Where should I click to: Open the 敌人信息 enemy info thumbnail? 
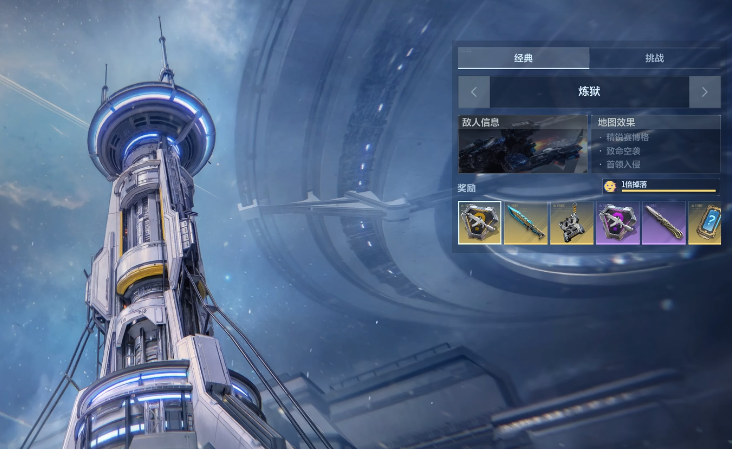523,144
